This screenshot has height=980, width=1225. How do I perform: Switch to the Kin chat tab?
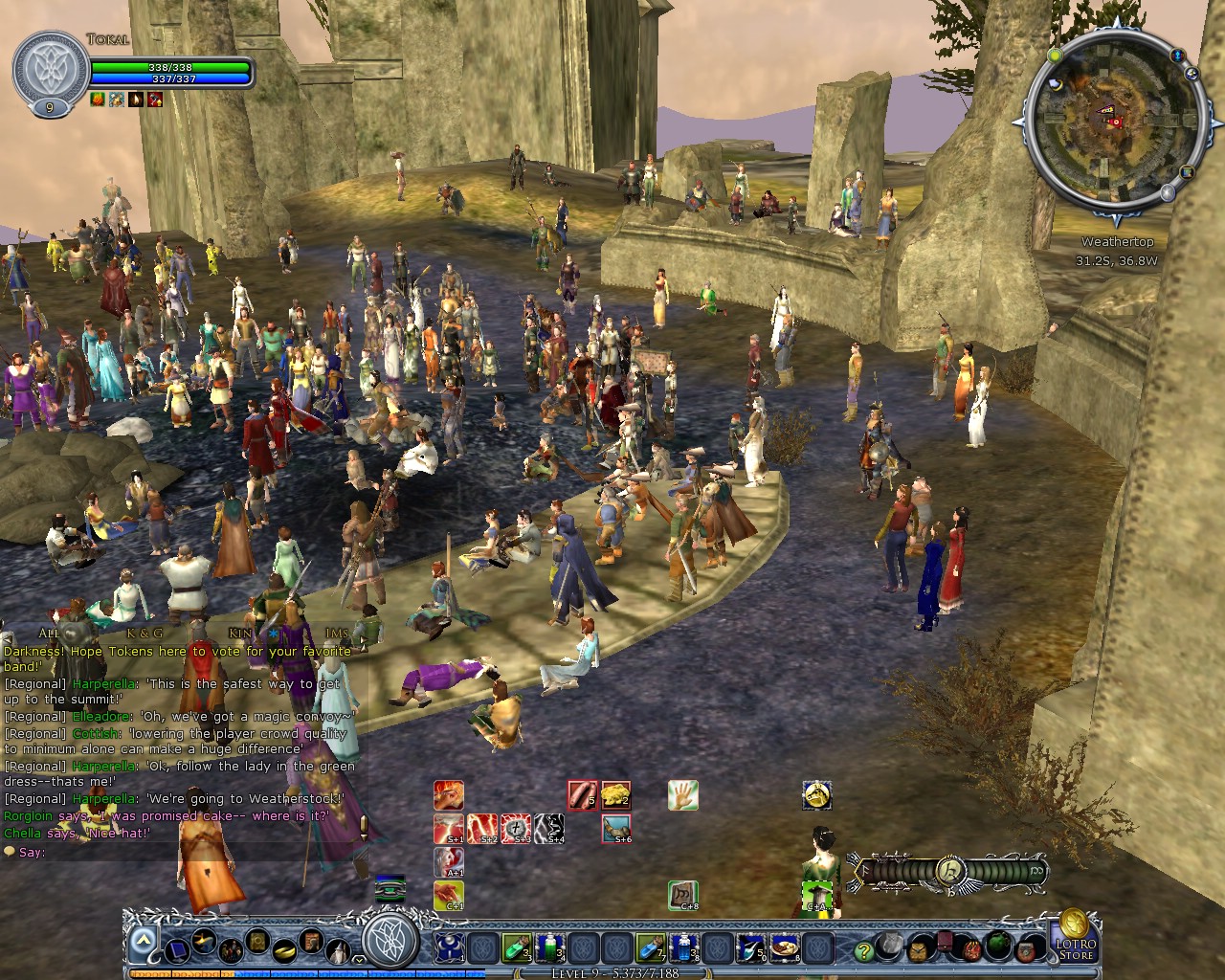pos(239,634)
